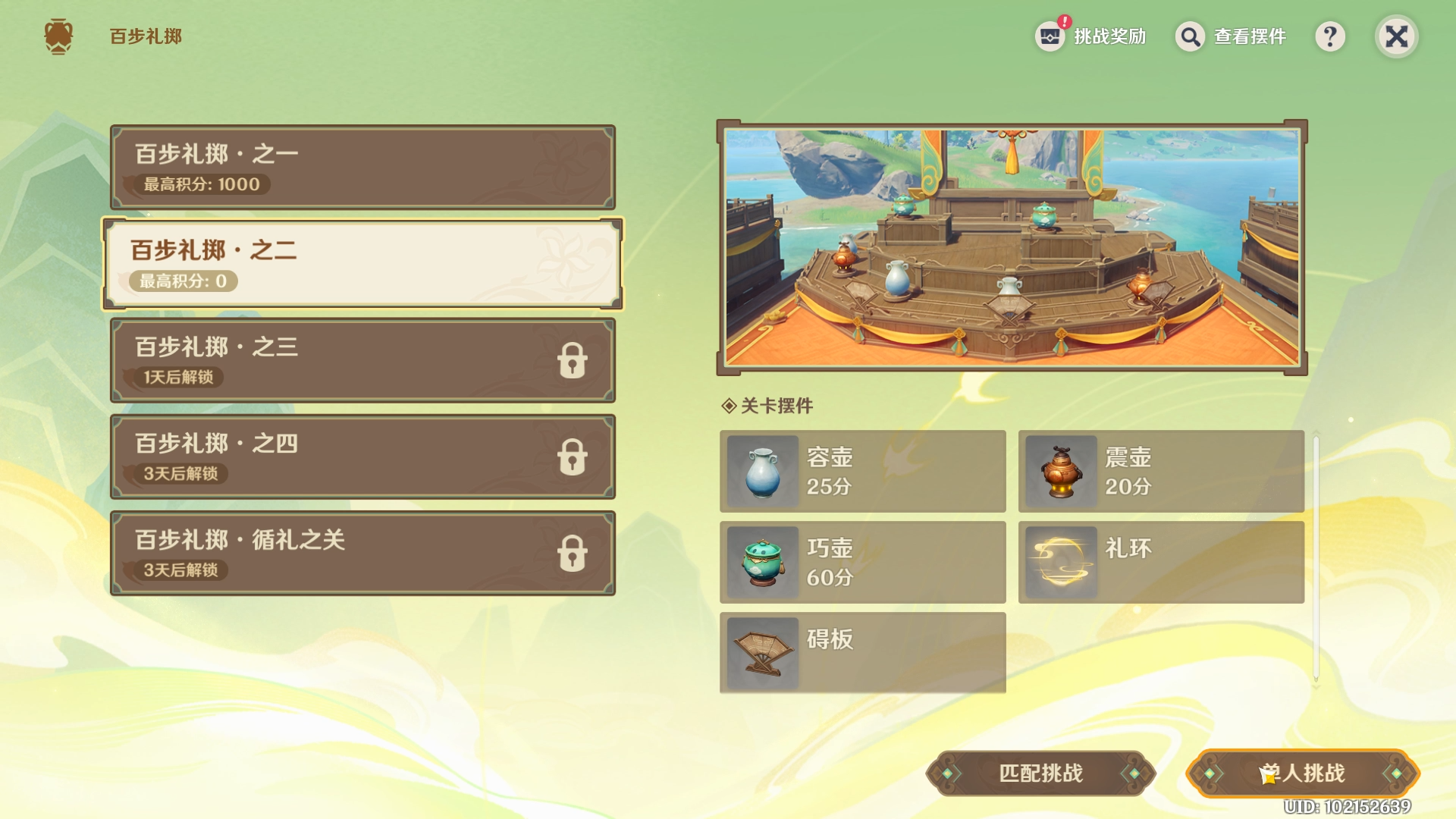
Task: Open 查看摆件 to view furnishings
Action: [1231, 36]
